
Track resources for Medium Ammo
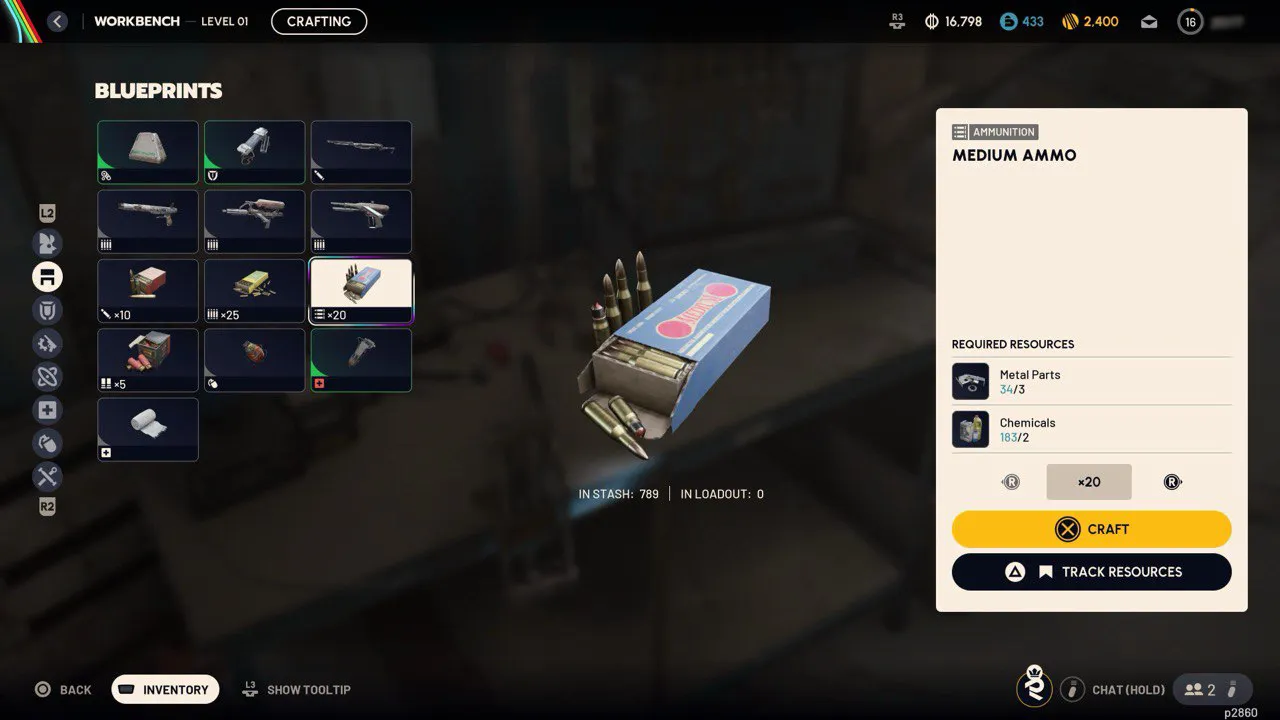[1091, 572]
